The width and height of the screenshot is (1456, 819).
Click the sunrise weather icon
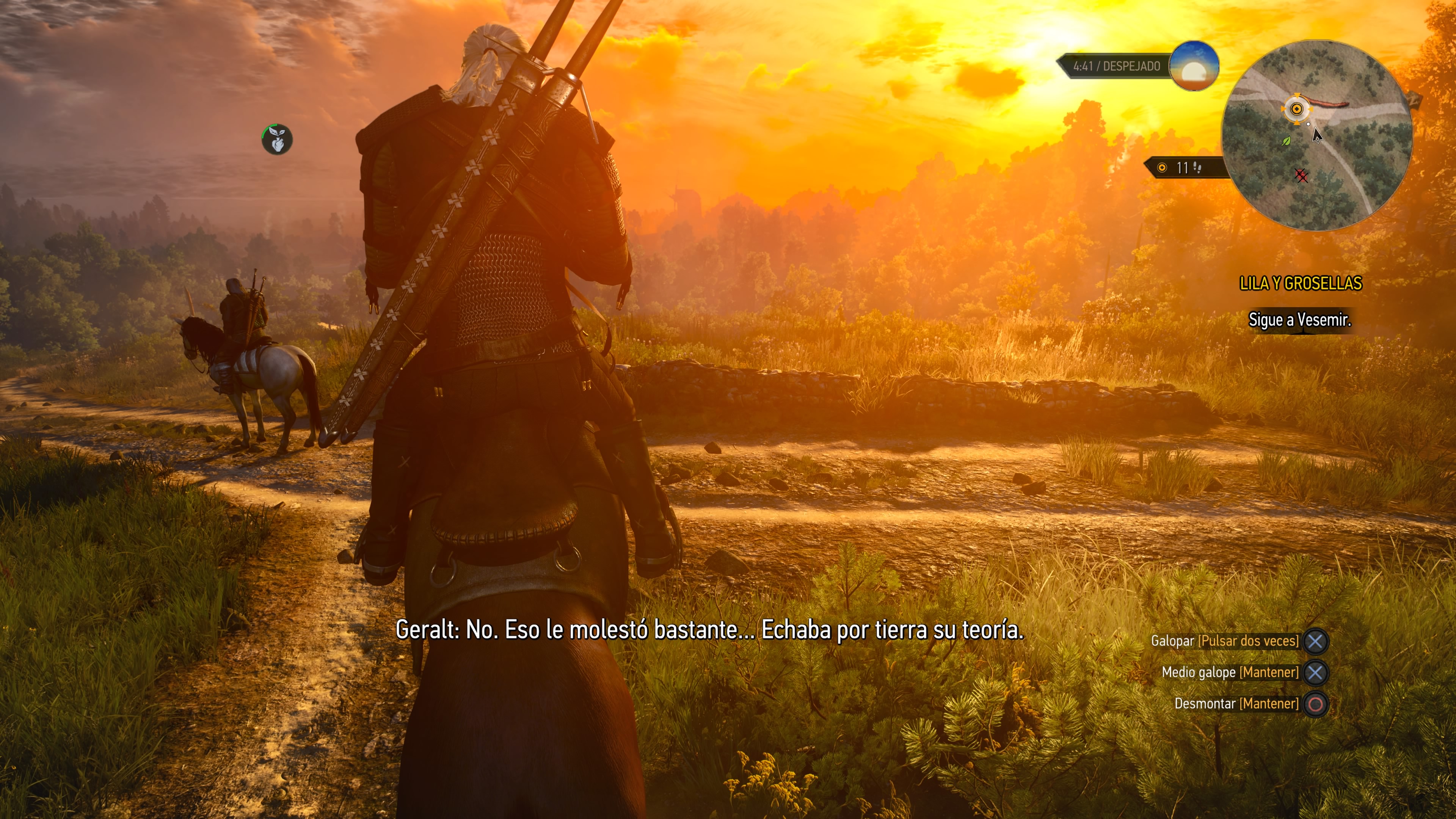(1193, 66)
